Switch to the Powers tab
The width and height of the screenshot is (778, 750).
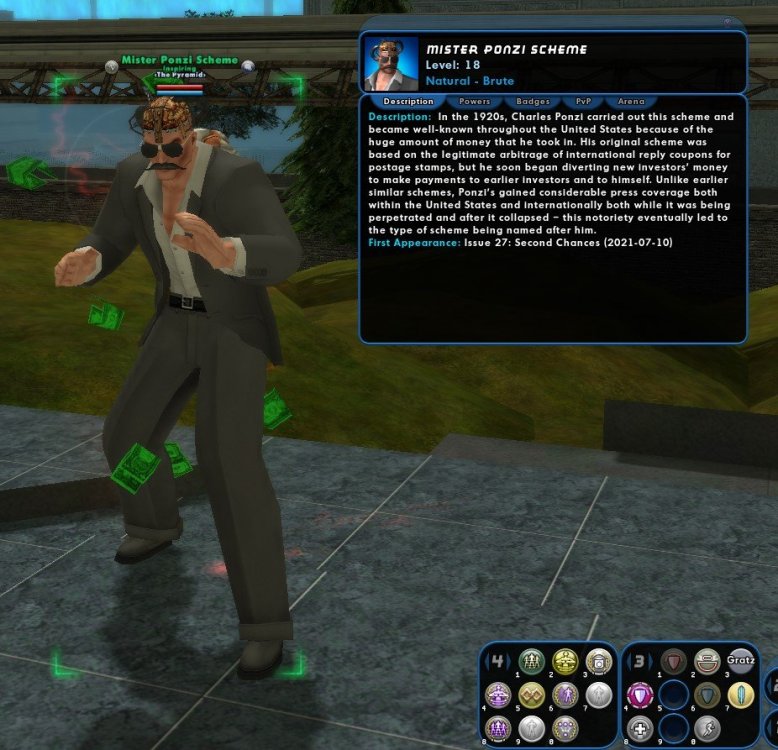point(474,101)
